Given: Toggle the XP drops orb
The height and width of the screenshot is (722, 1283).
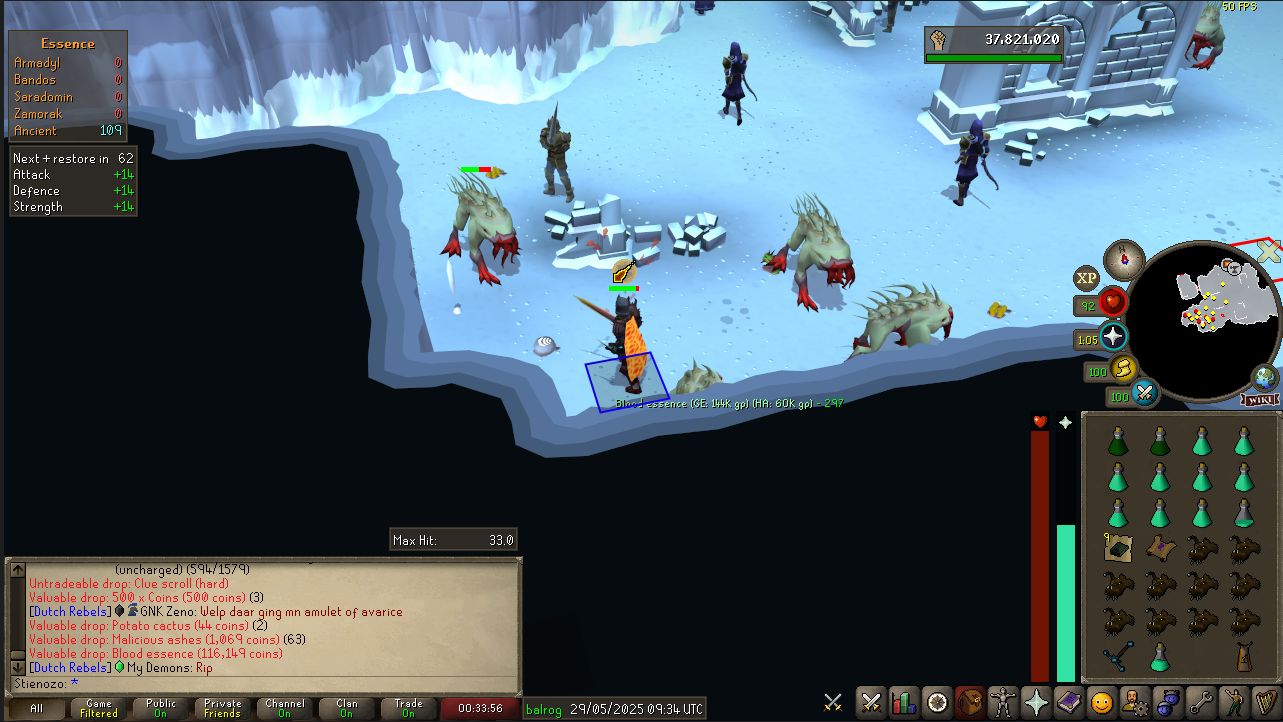Looking at the screenshot, I should (1086, 278).
